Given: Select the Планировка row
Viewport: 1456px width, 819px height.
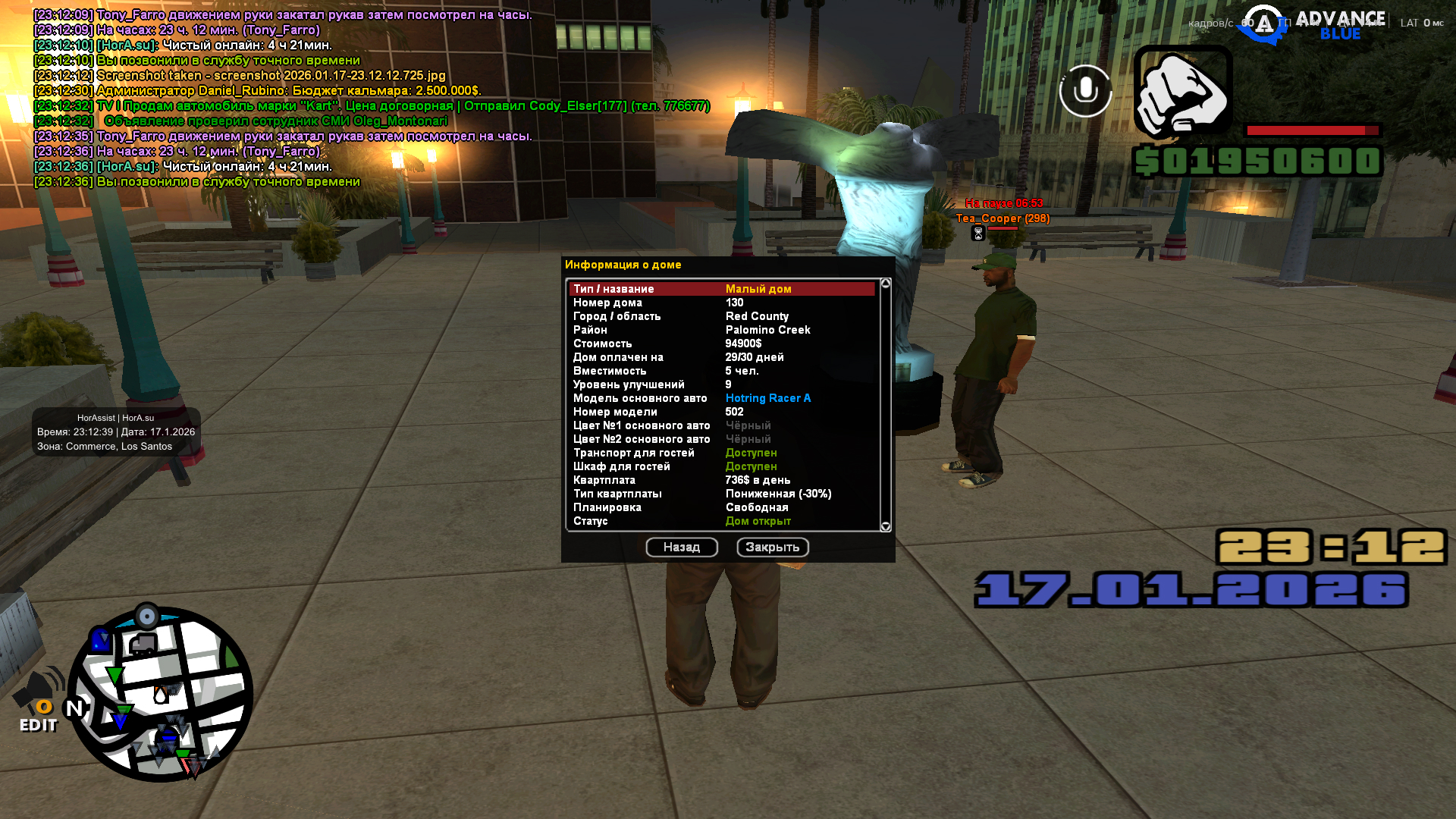Looking at the screenshot, I should click(x=722, y=507).
